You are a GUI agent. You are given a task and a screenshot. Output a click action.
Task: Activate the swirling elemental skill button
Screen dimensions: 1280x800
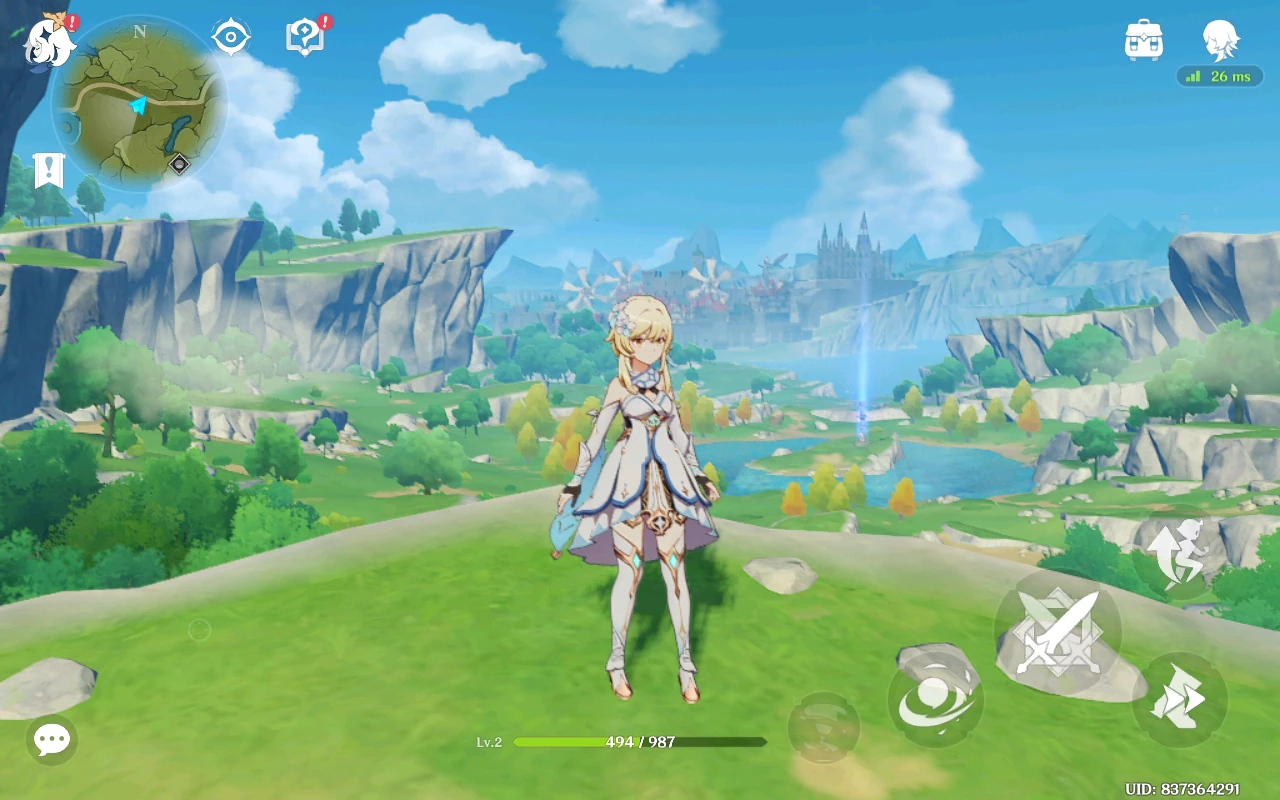point(935,699)
